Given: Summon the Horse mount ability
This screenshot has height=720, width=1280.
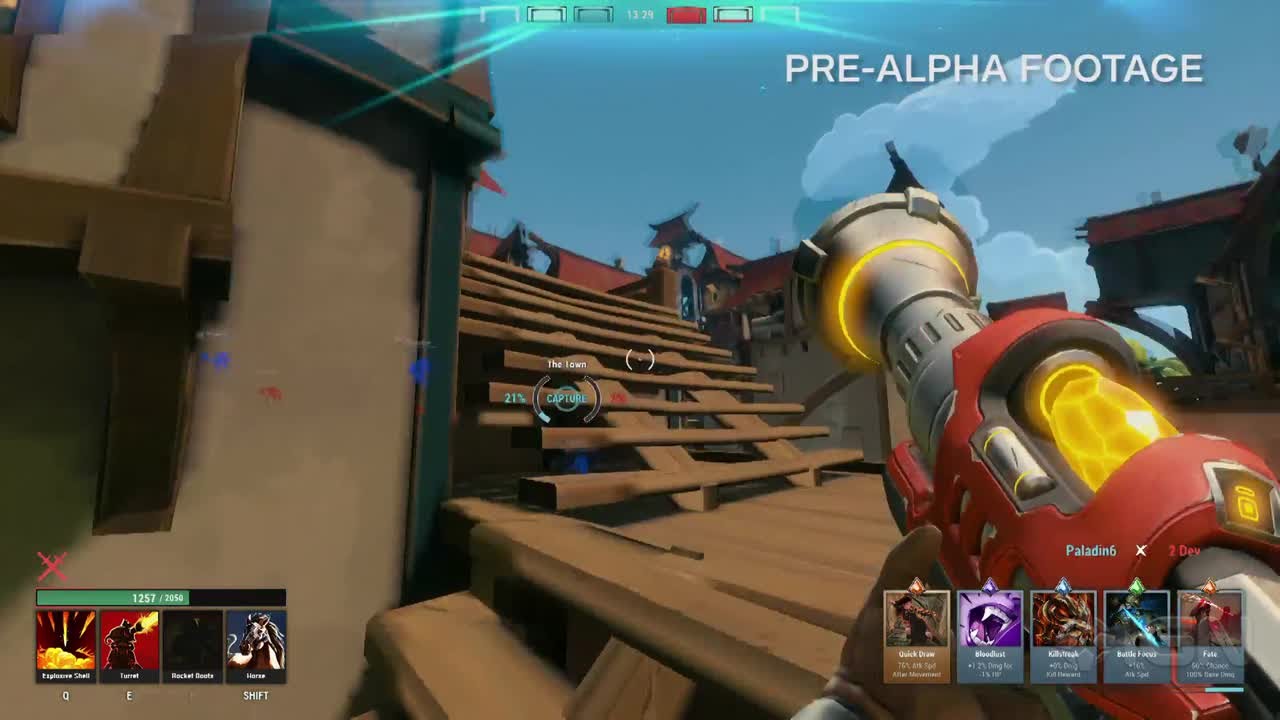Looking at the screenshot, I should point(256,640).
